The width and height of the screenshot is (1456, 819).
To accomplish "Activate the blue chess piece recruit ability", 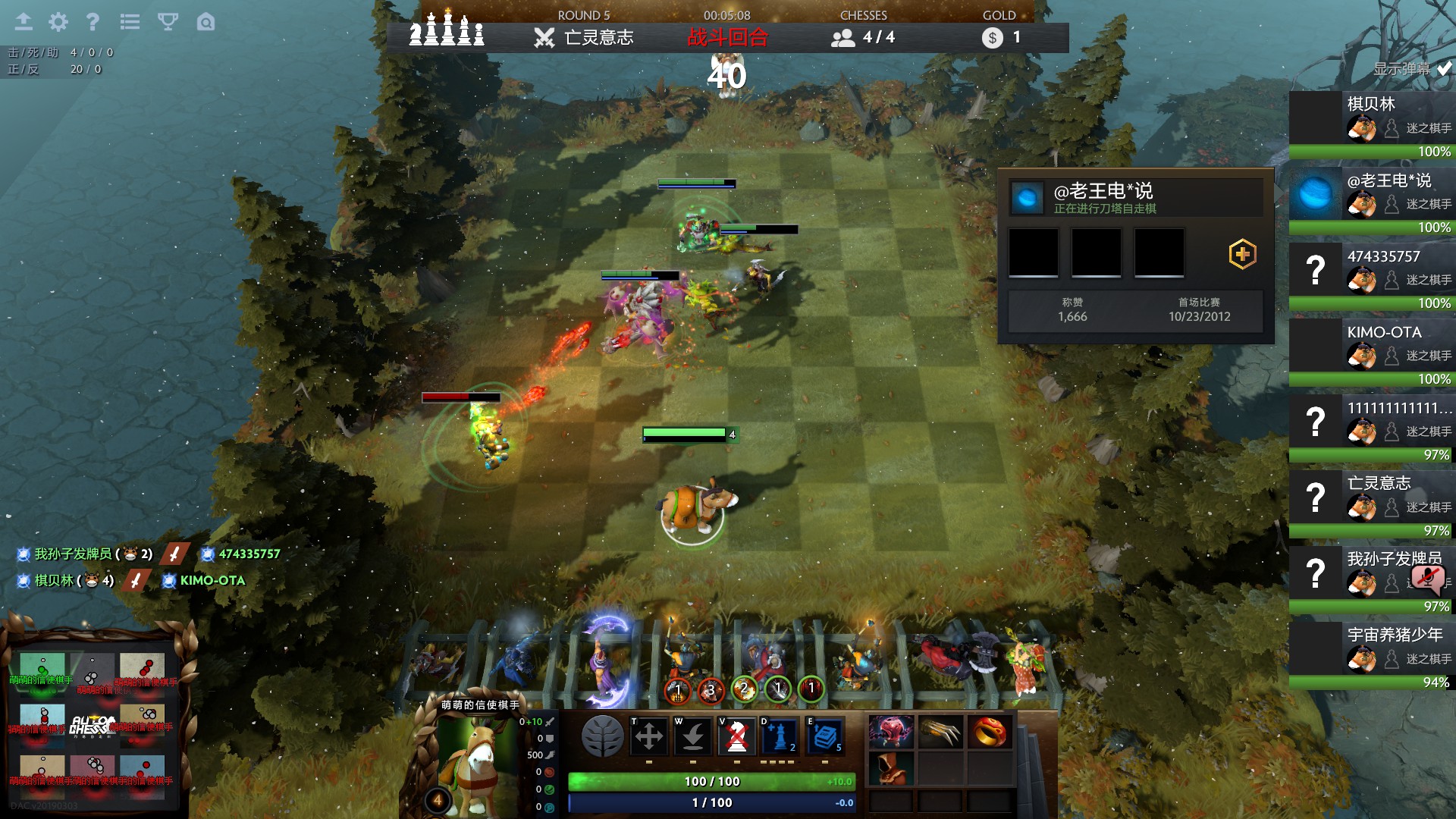I will click(780, 736).
